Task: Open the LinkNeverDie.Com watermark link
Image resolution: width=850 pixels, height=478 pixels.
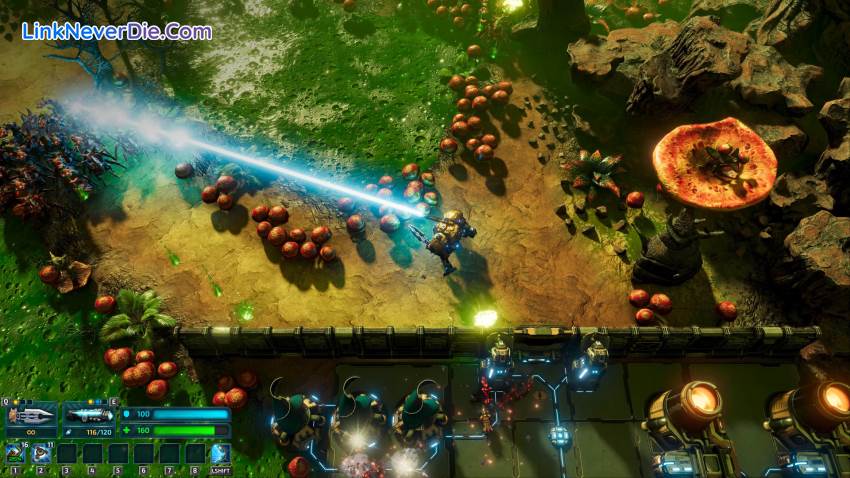Action: coord(117,32)
